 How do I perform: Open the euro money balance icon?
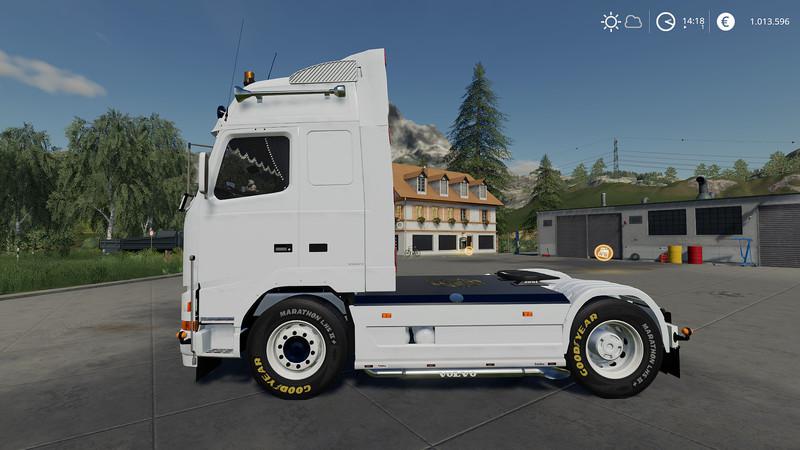click(x=725, y=21)
